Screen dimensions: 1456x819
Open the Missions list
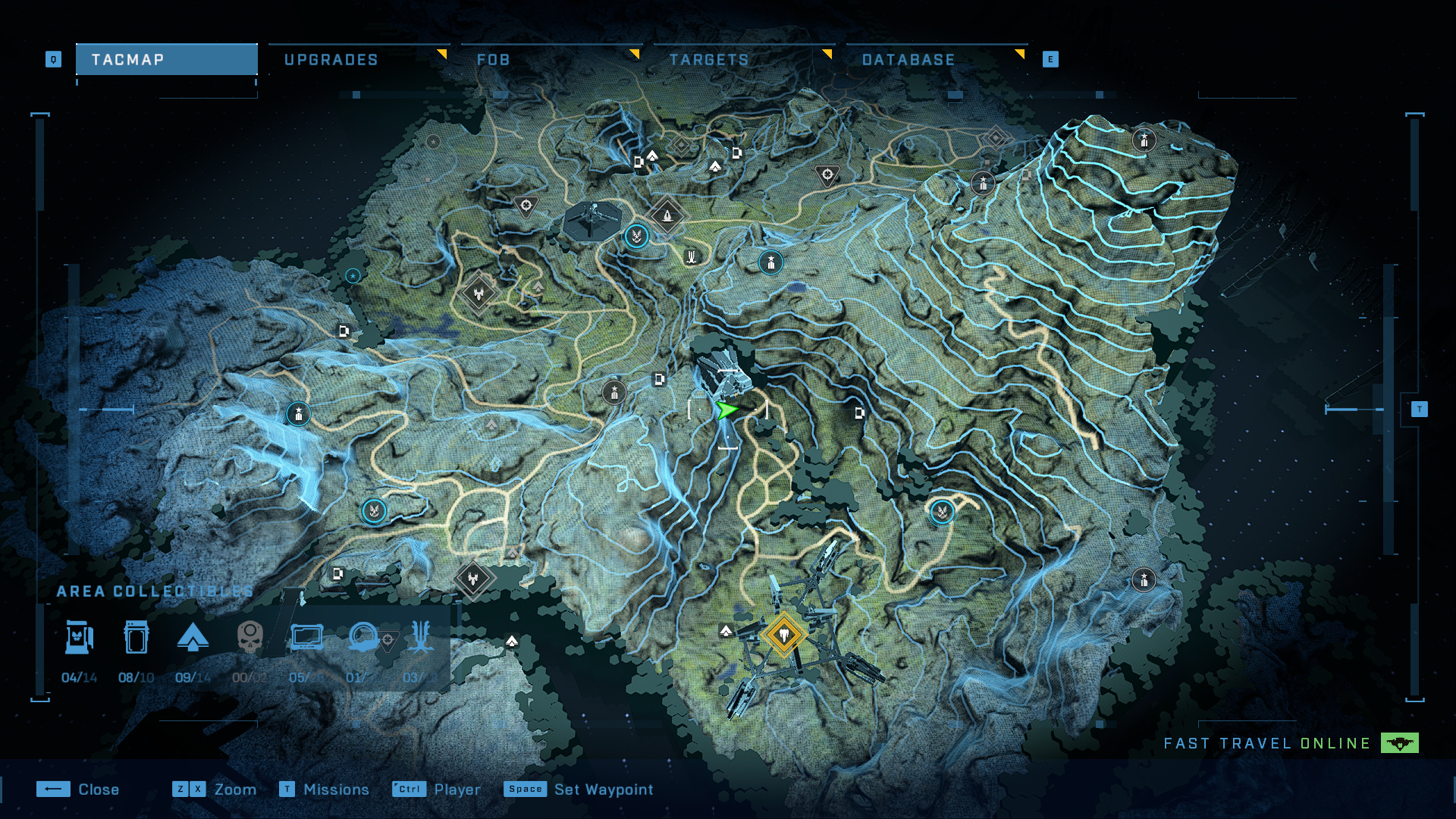(324, 789)
